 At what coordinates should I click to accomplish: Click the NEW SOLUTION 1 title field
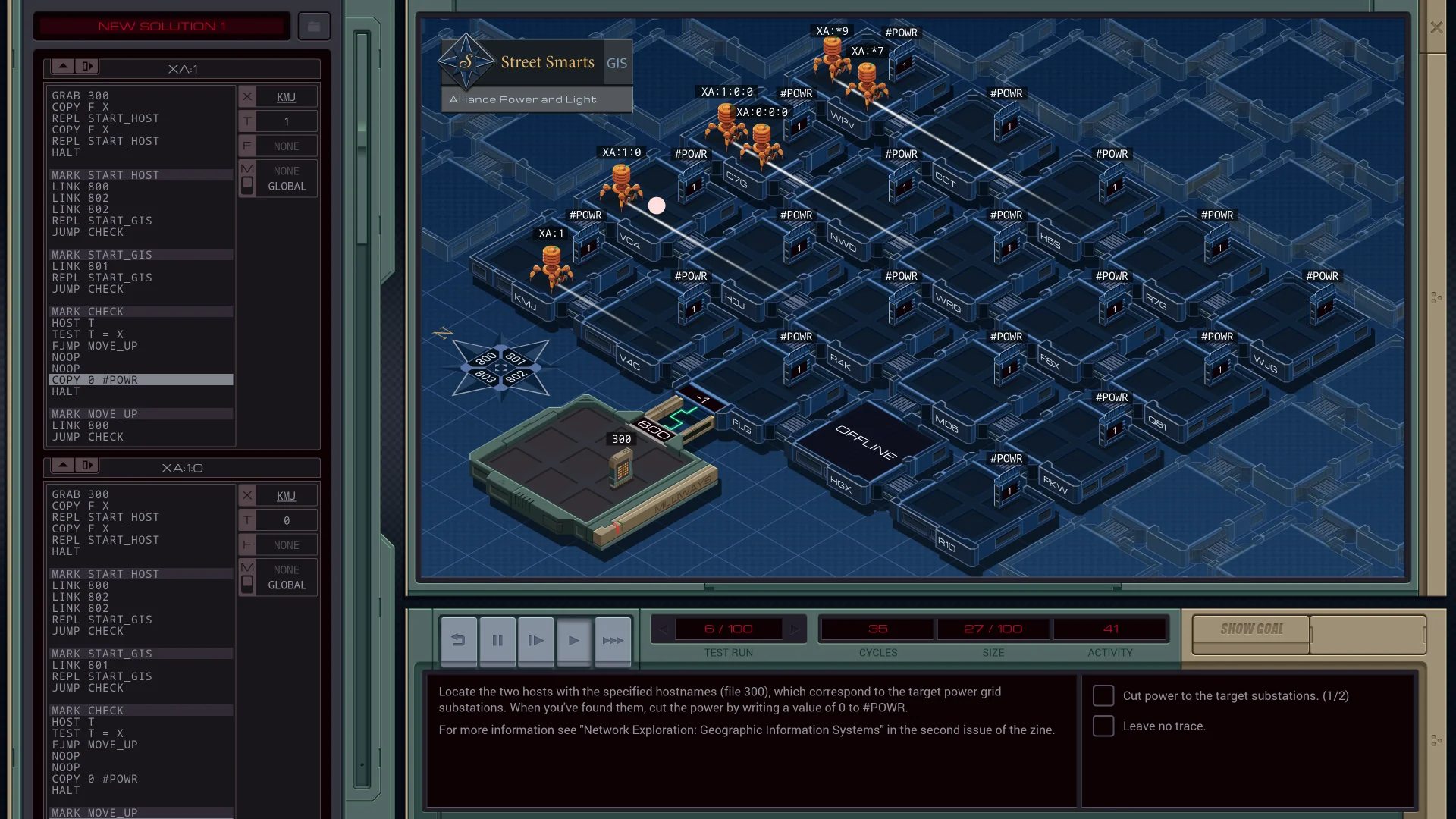coord(162,27)
